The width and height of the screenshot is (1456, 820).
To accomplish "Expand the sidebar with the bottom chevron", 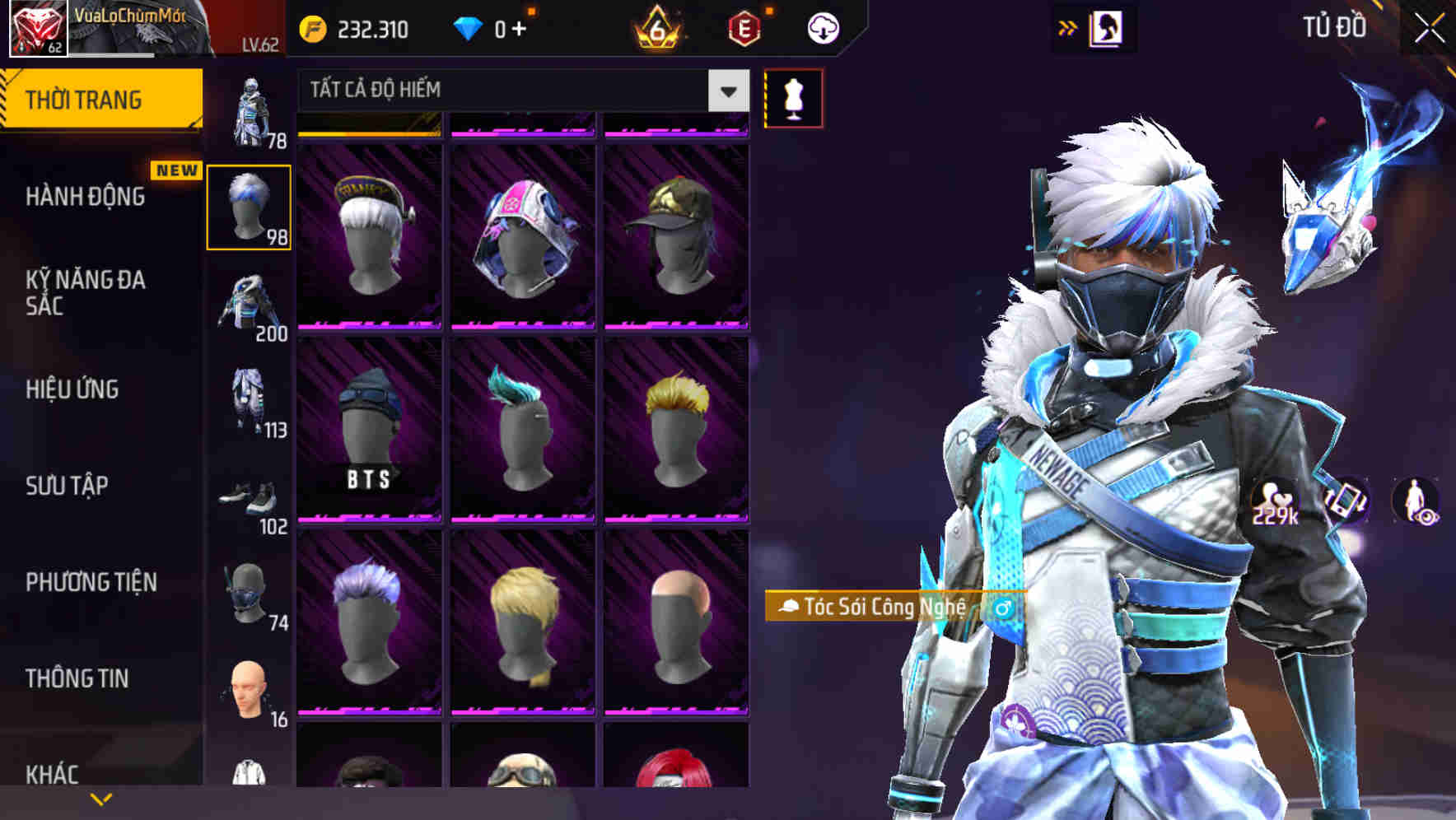I will click(100, 797).
